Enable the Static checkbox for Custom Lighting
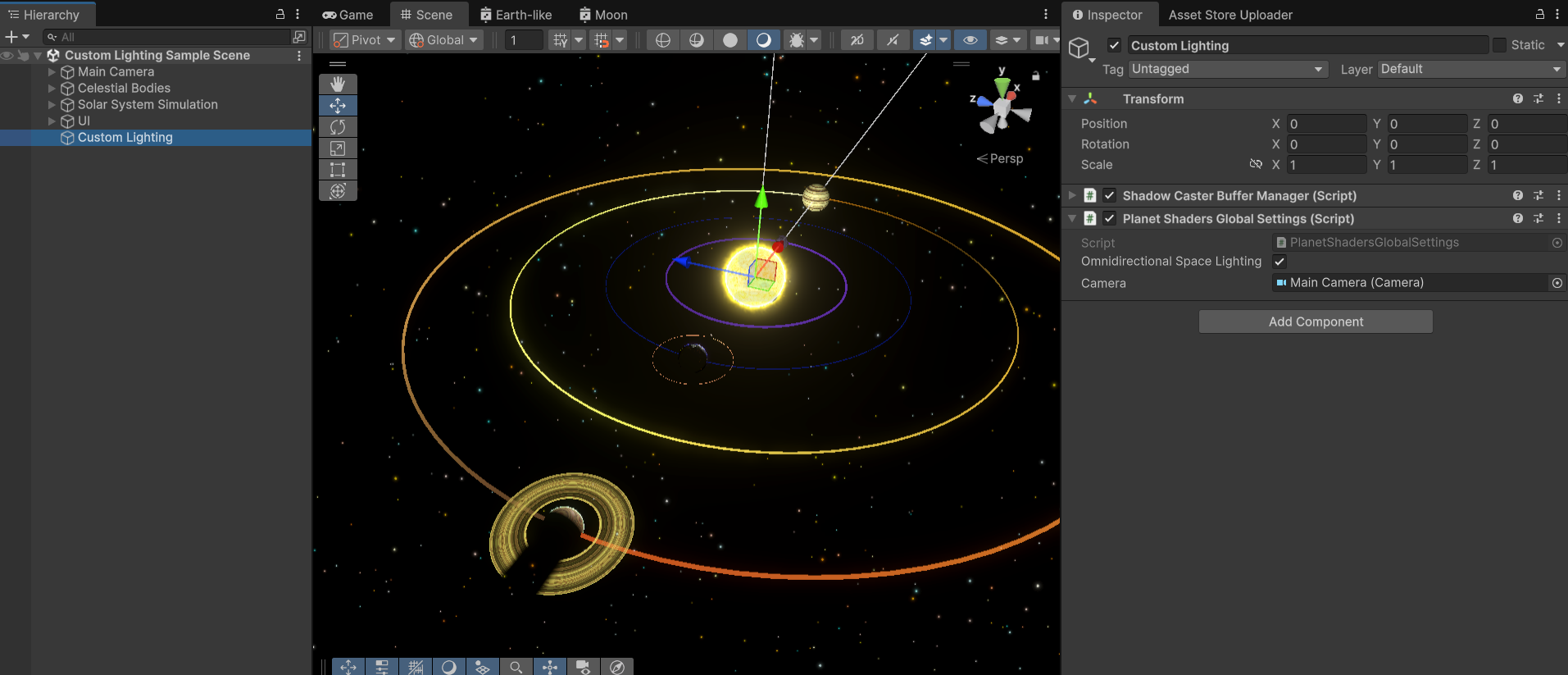Image resolution: width=1568 pixels, height=675 pixels. pos(1498,45)
